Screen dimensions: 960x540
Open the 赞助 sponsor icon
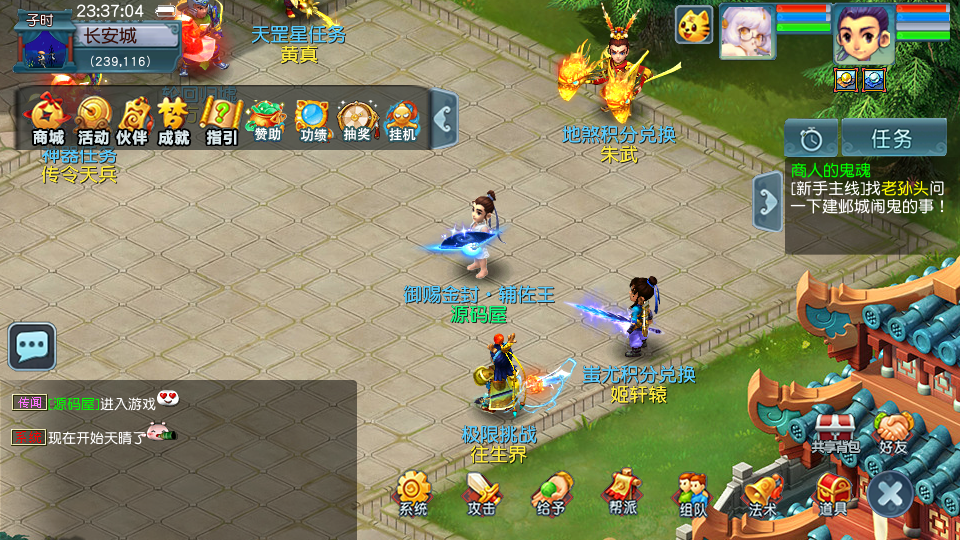[267, 120]
